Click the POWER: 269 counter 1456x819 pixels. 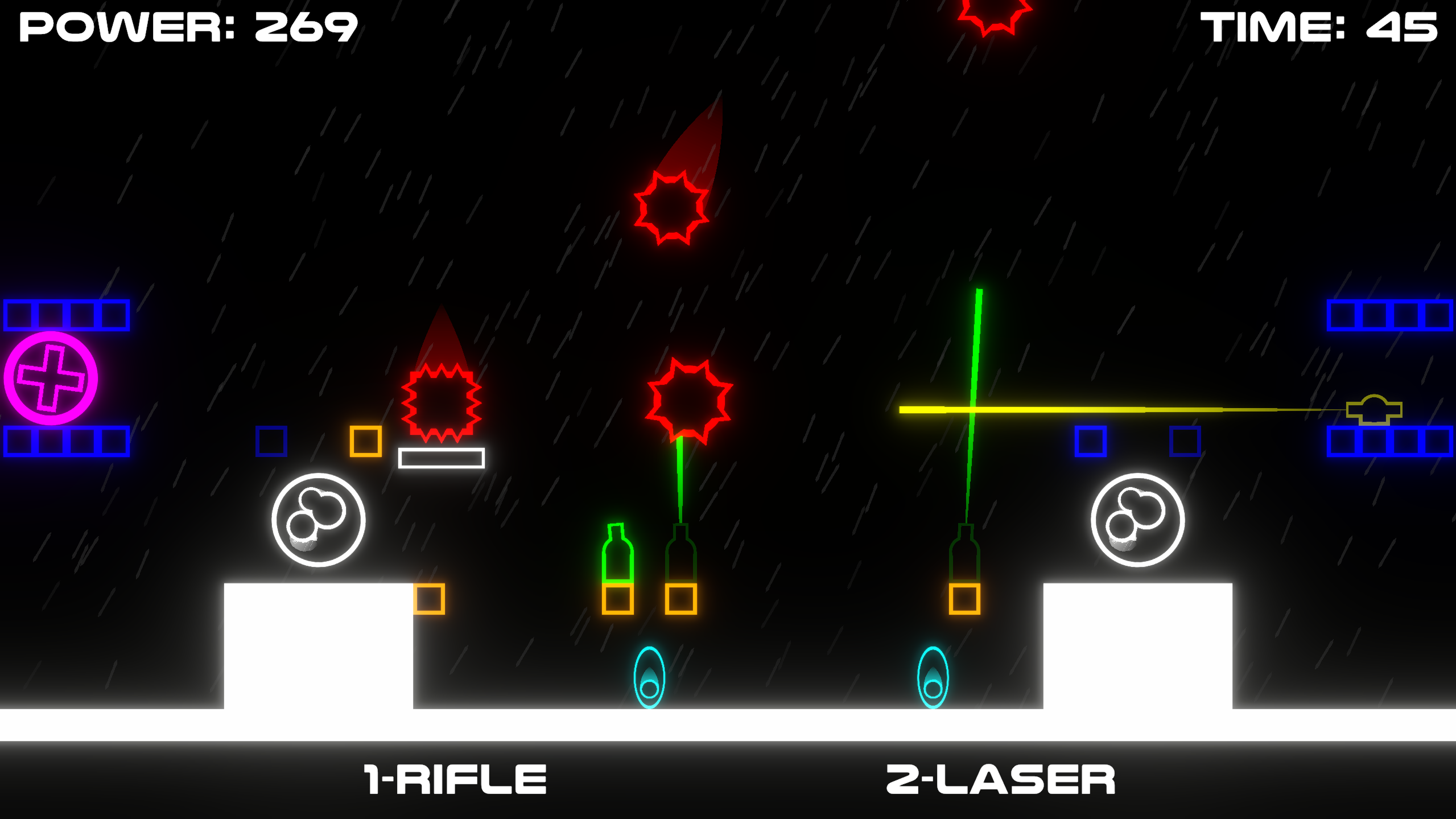pos(188,27)
